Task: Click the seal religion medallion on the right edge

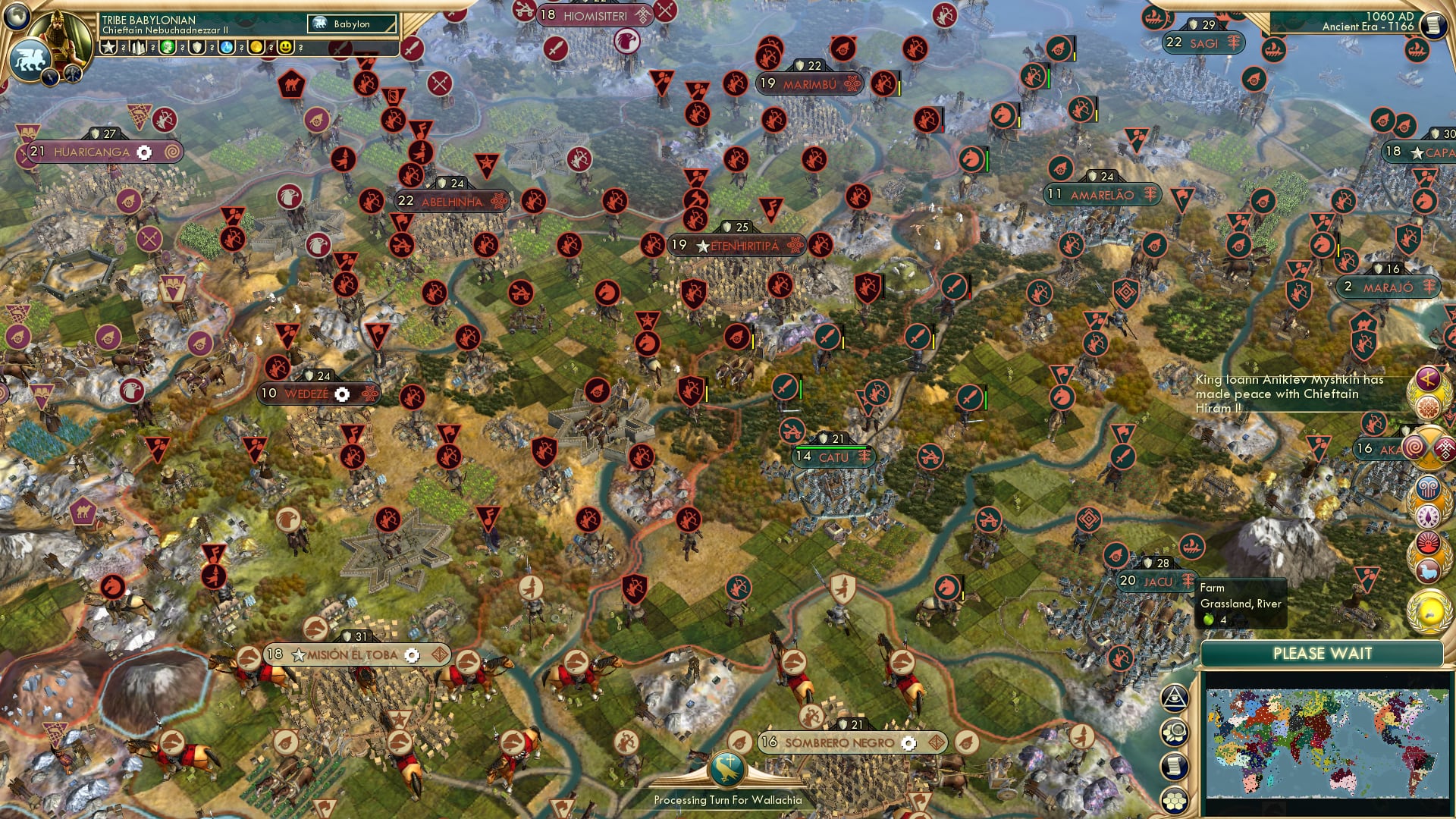Action: [1427, 570]
